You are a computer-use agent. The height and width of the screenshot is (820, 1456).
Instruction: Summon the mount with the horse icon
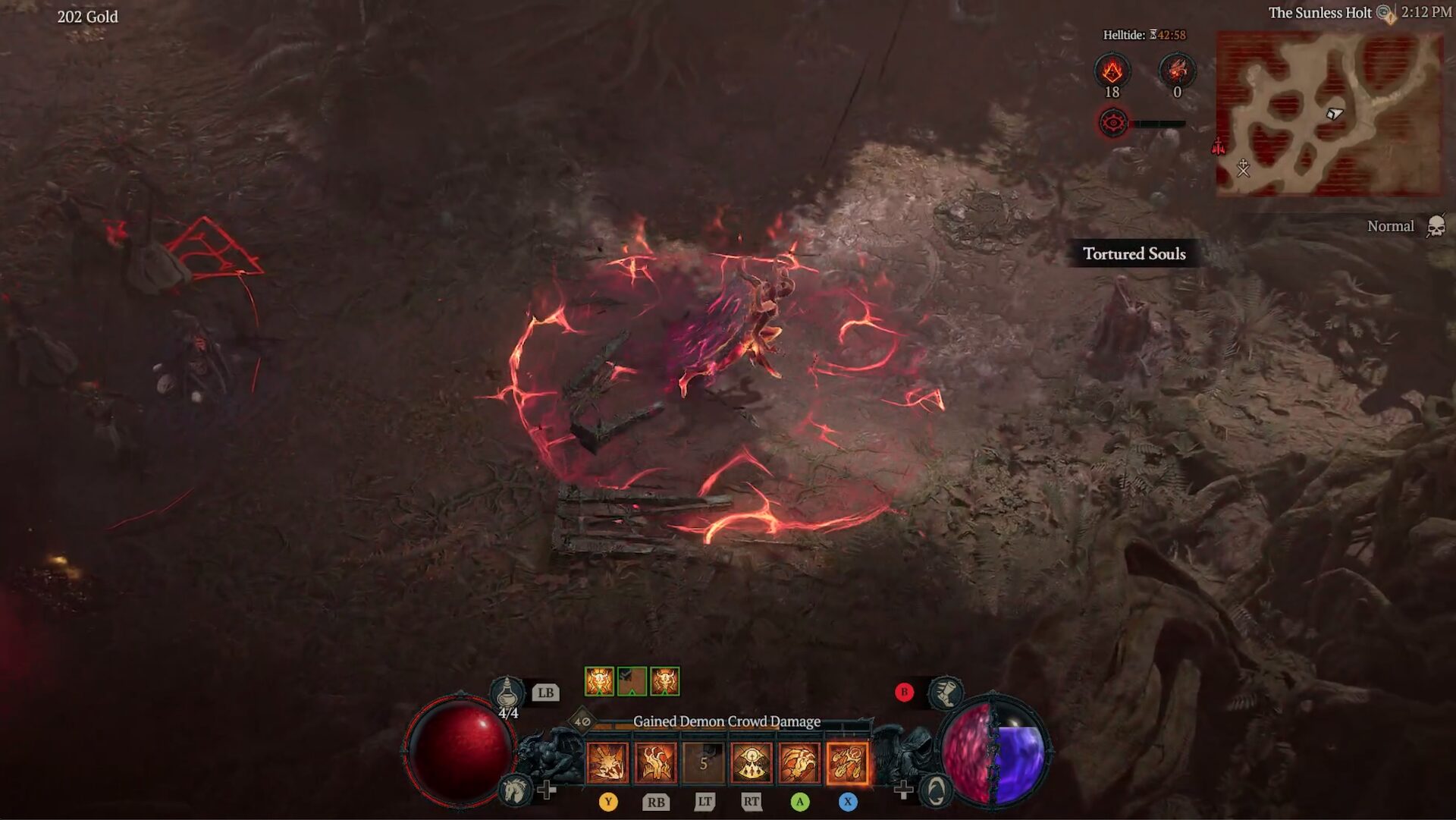[x=516, y=790]
